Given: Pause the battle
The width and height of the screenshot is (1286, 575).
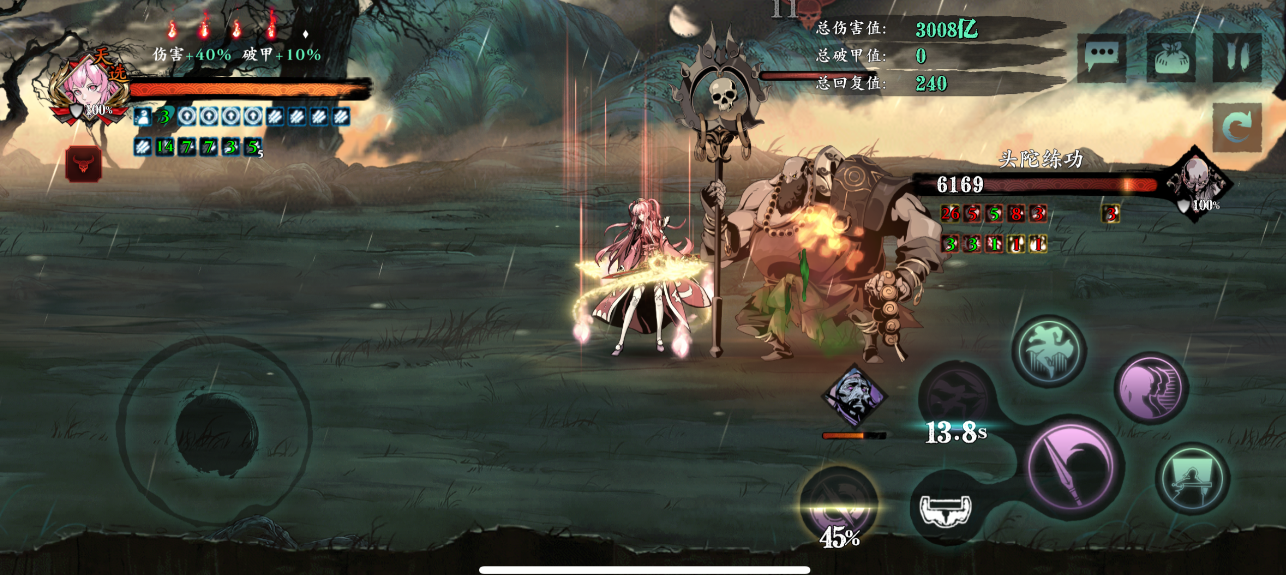Looking at the screenshot, I should click(x=1237, y=57).
